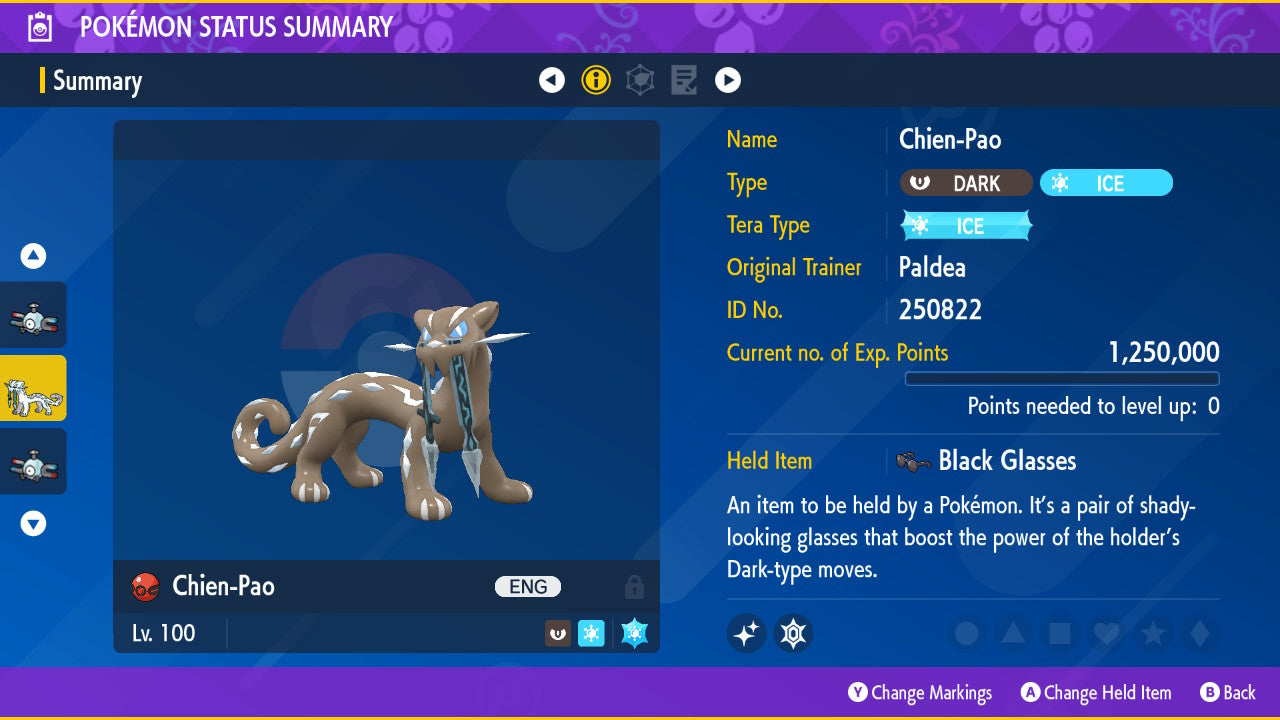Click the Black Glasses item icon

[x=913, y=461]
